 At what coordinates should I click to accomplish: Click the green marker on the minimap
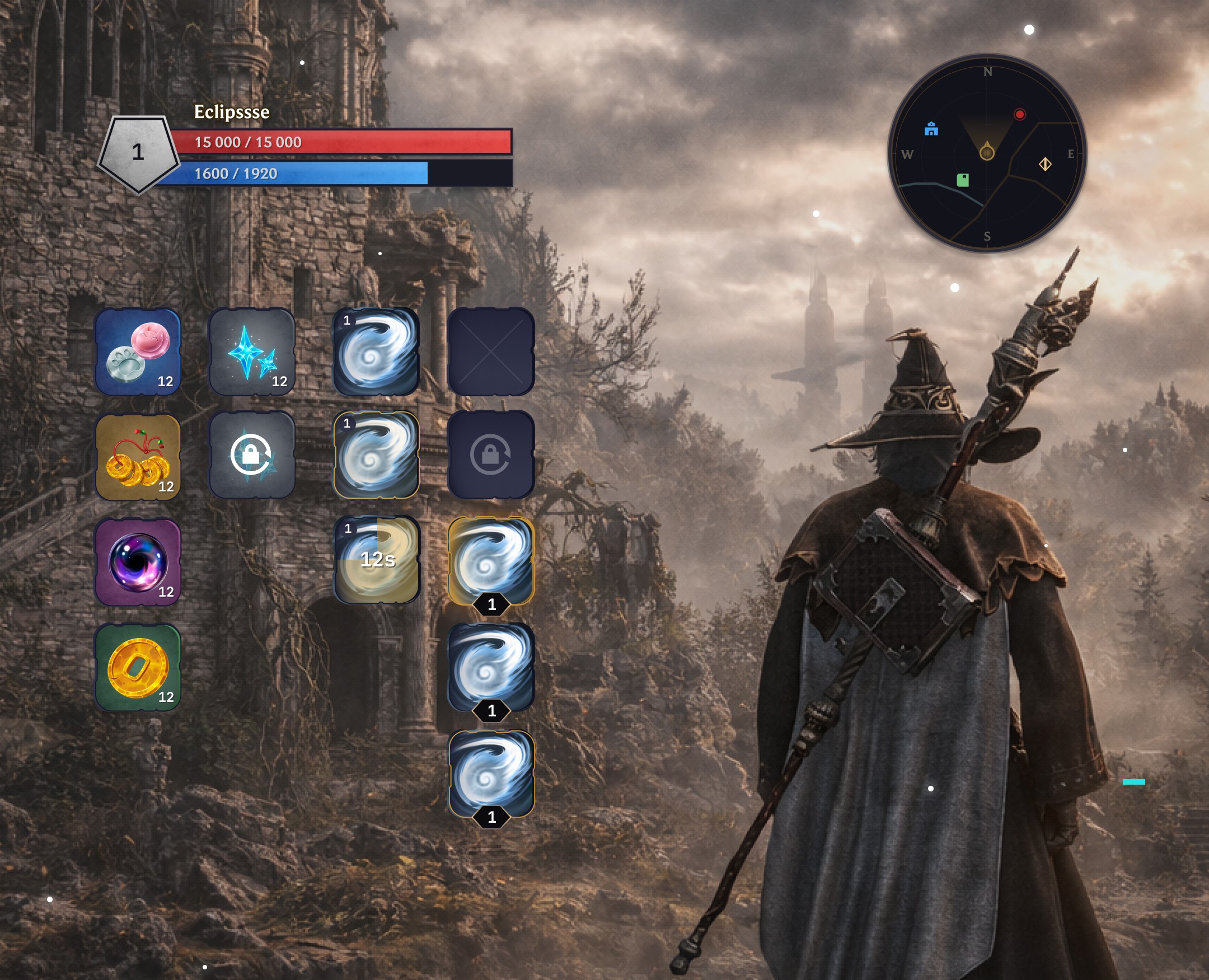click(963, 180)
